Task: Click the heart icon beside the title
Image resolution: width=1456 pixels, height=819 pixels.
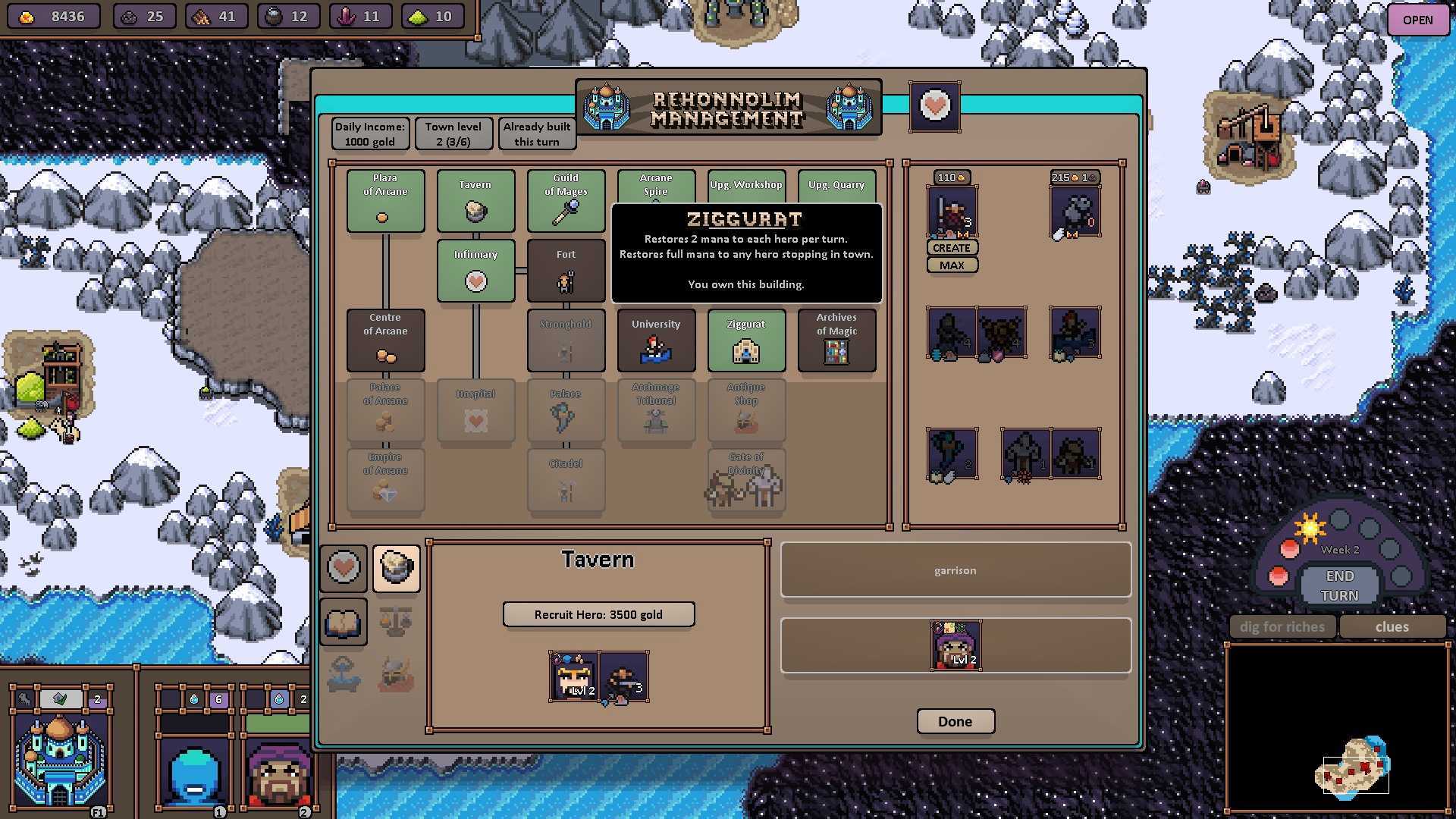Action: [934, 106]
